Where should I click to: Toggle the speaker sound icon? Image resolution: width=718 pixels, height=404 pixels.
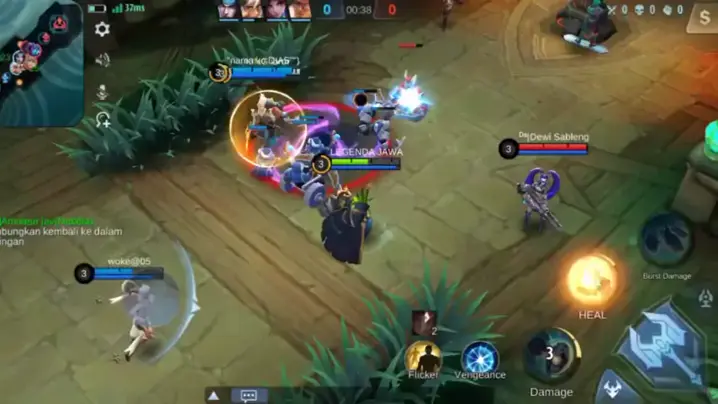point(102,60)
